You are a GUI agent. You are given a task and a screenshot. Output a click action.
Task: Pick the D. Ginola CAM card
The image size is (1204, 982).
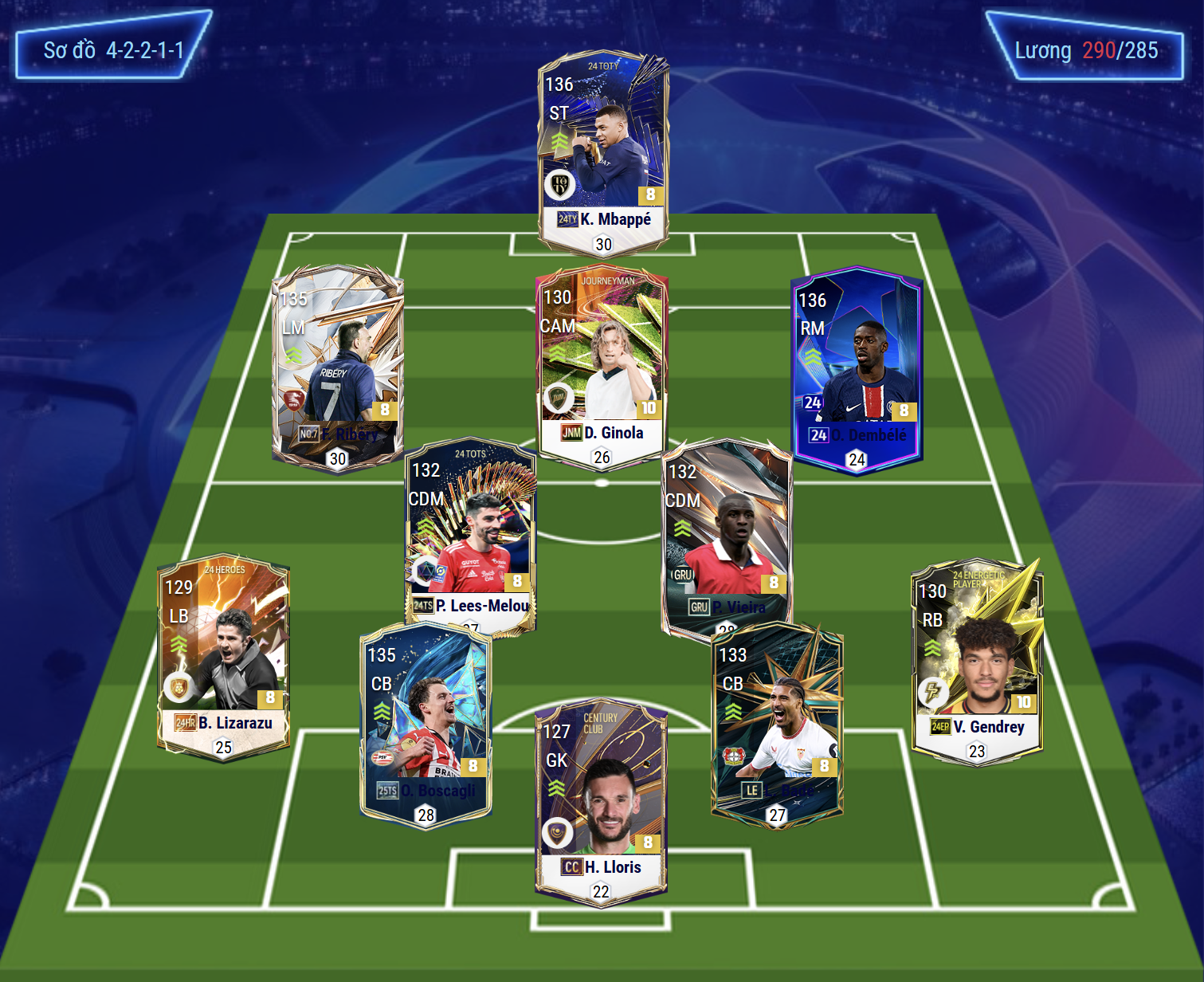tap(602, 364)
